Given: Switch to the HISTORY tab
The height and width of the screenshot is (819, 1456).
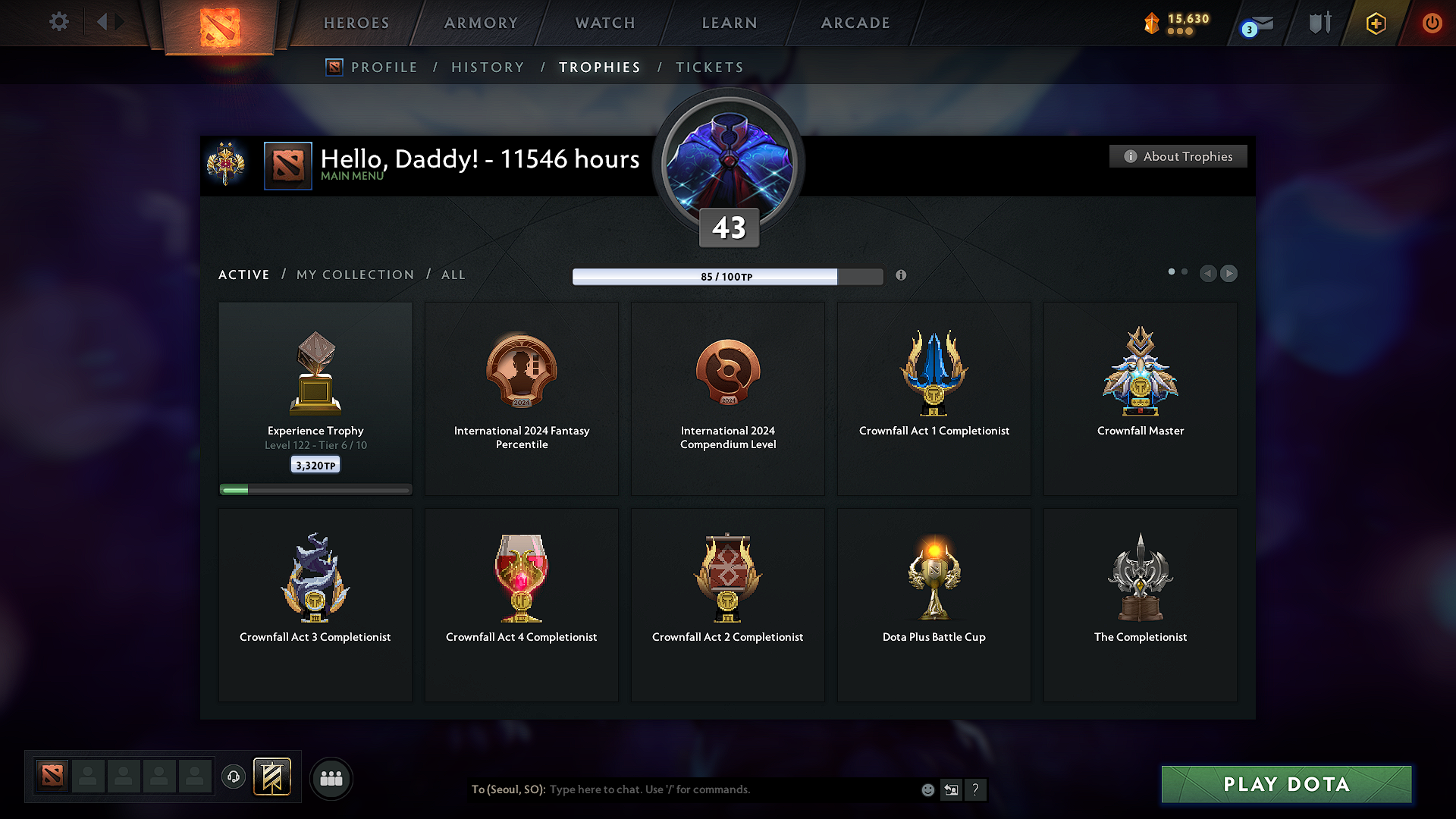Looking at the screenshot, I should point(488,67).
